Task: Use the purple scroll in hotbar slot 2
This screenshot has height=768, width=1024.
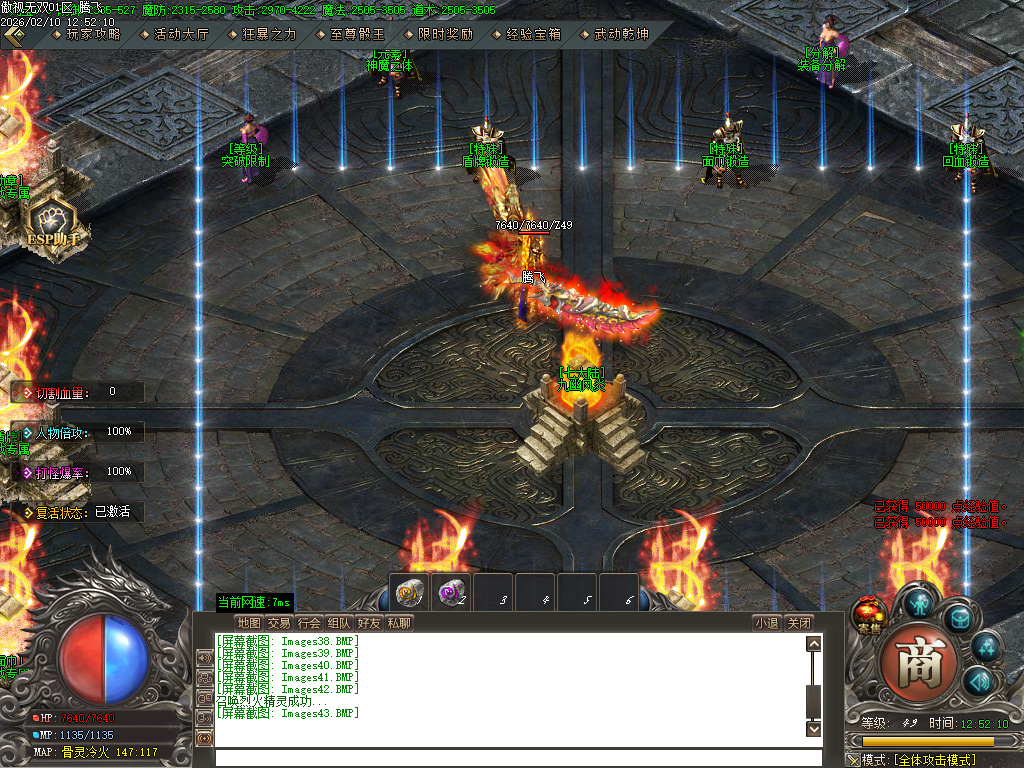Action: coord(451,592)
